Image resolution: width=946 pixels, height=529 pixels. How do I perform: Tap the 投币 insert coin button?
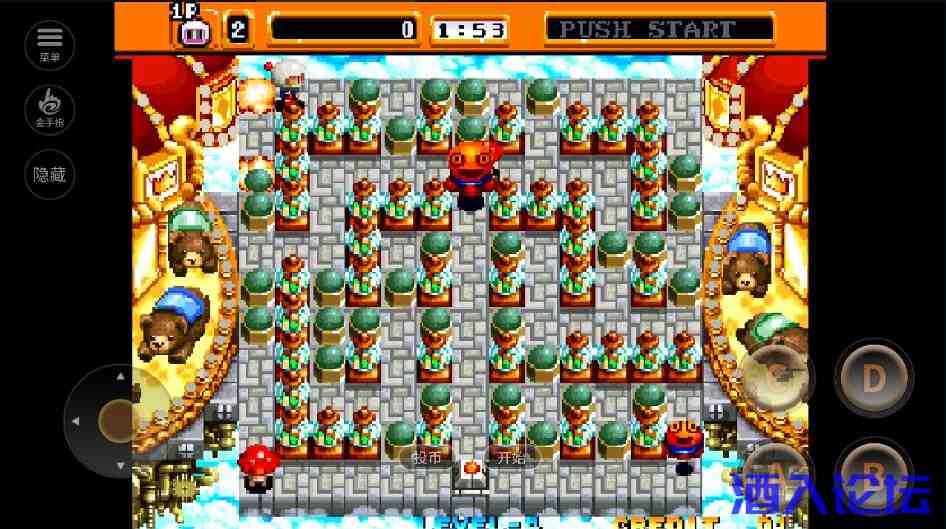point(426,458)
